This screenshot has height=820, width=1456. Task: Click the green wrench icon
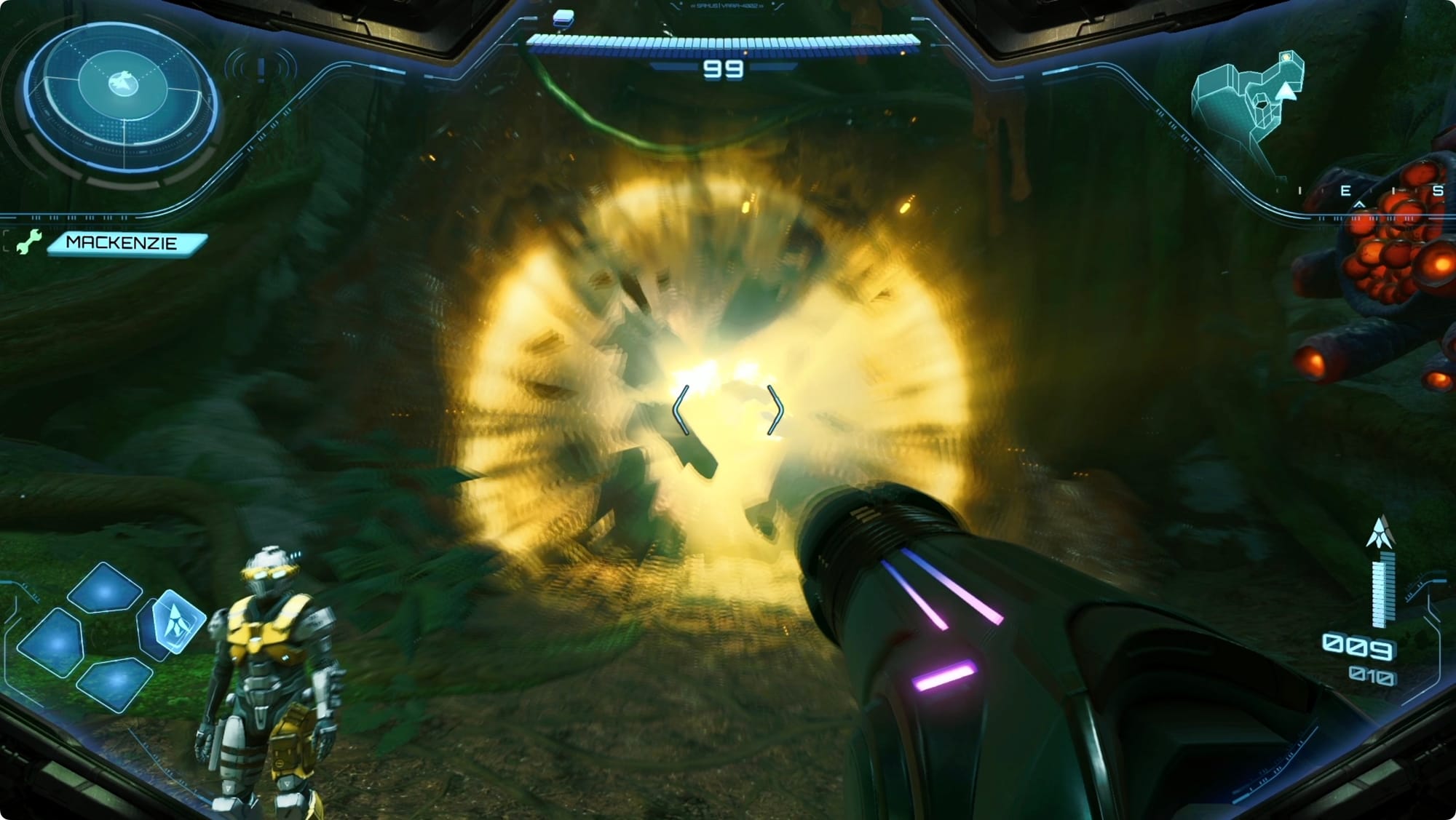28,243
